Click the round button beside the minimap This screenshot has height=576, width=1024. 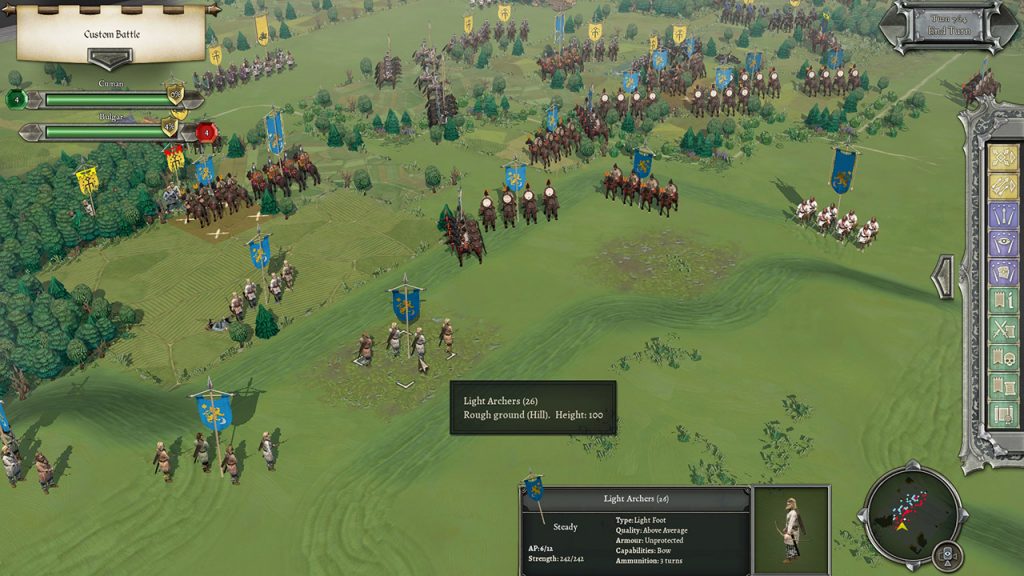(944, 555)
